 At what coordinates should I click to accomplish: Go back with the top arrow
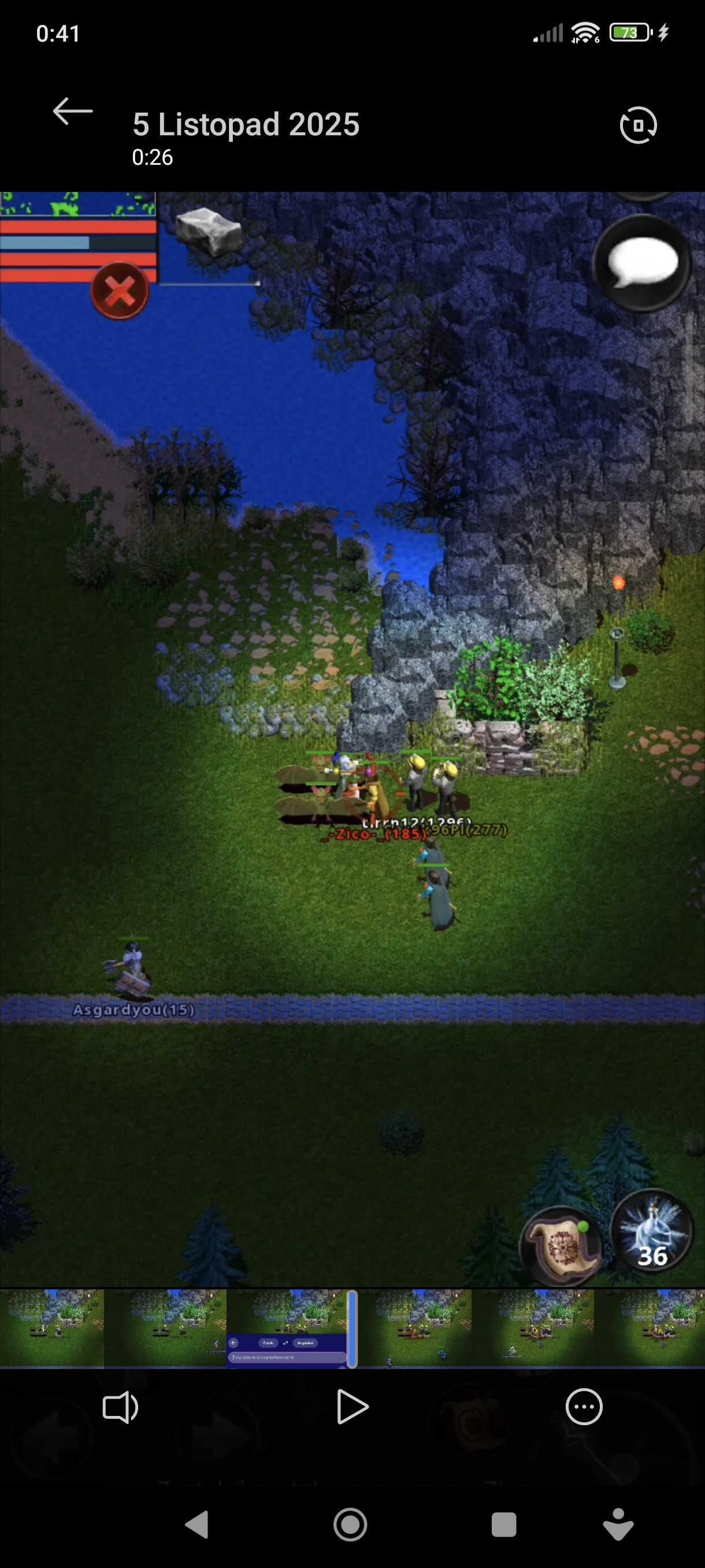tap(72, 112)
